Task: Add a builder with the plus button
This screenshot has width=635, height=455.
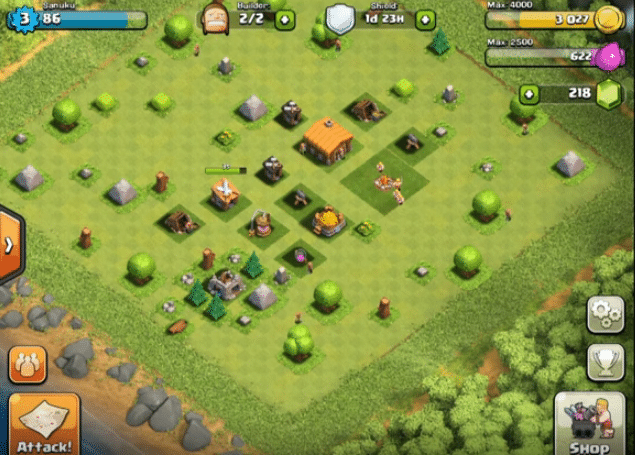Action: (285, 19)
